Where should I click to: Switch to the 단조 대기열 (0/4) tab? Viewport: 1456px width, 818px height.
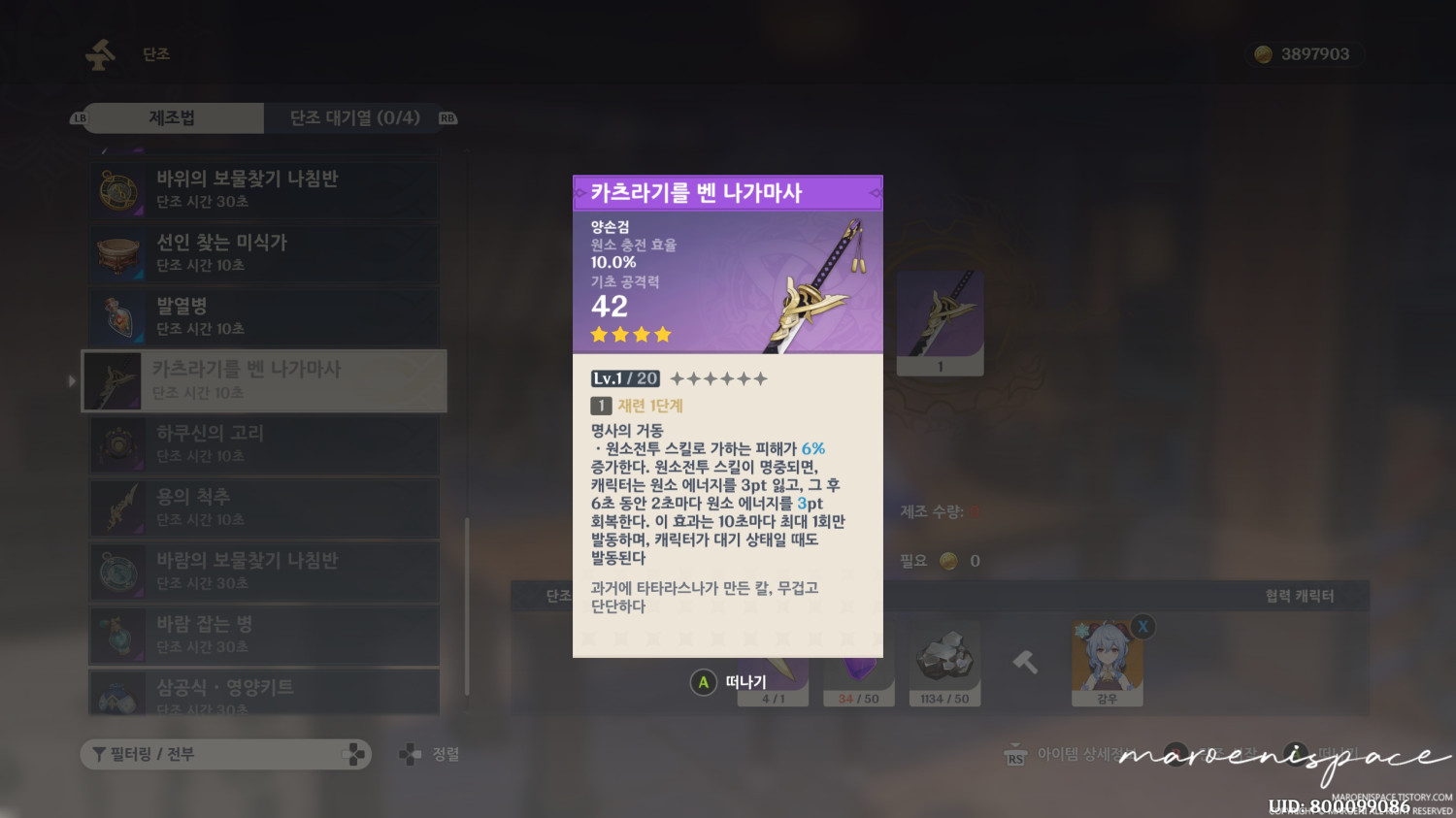pyautogui.click(x=354, y=117)
